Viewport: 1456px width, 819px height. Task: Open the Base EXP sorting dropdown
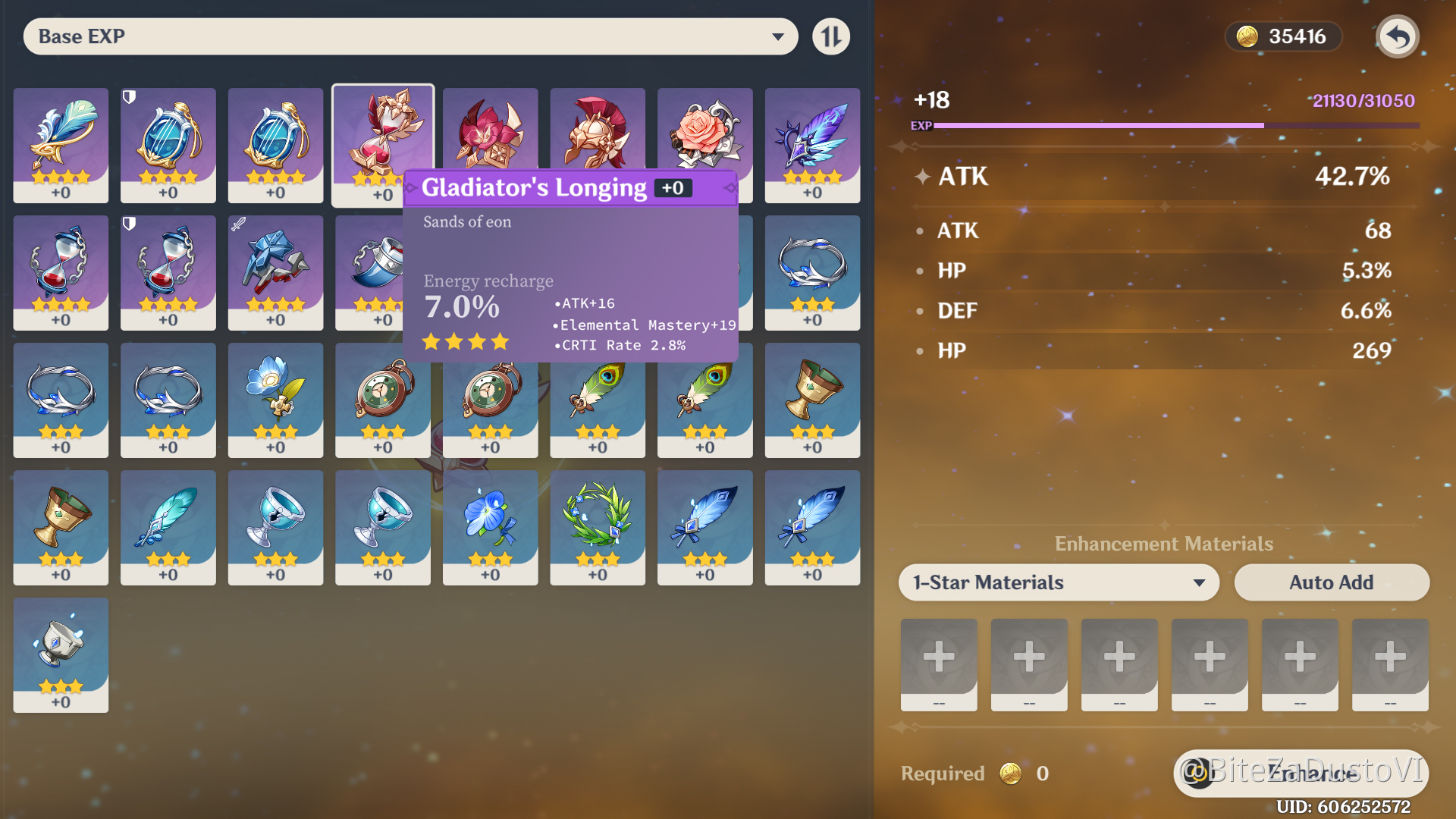point(409,36)
